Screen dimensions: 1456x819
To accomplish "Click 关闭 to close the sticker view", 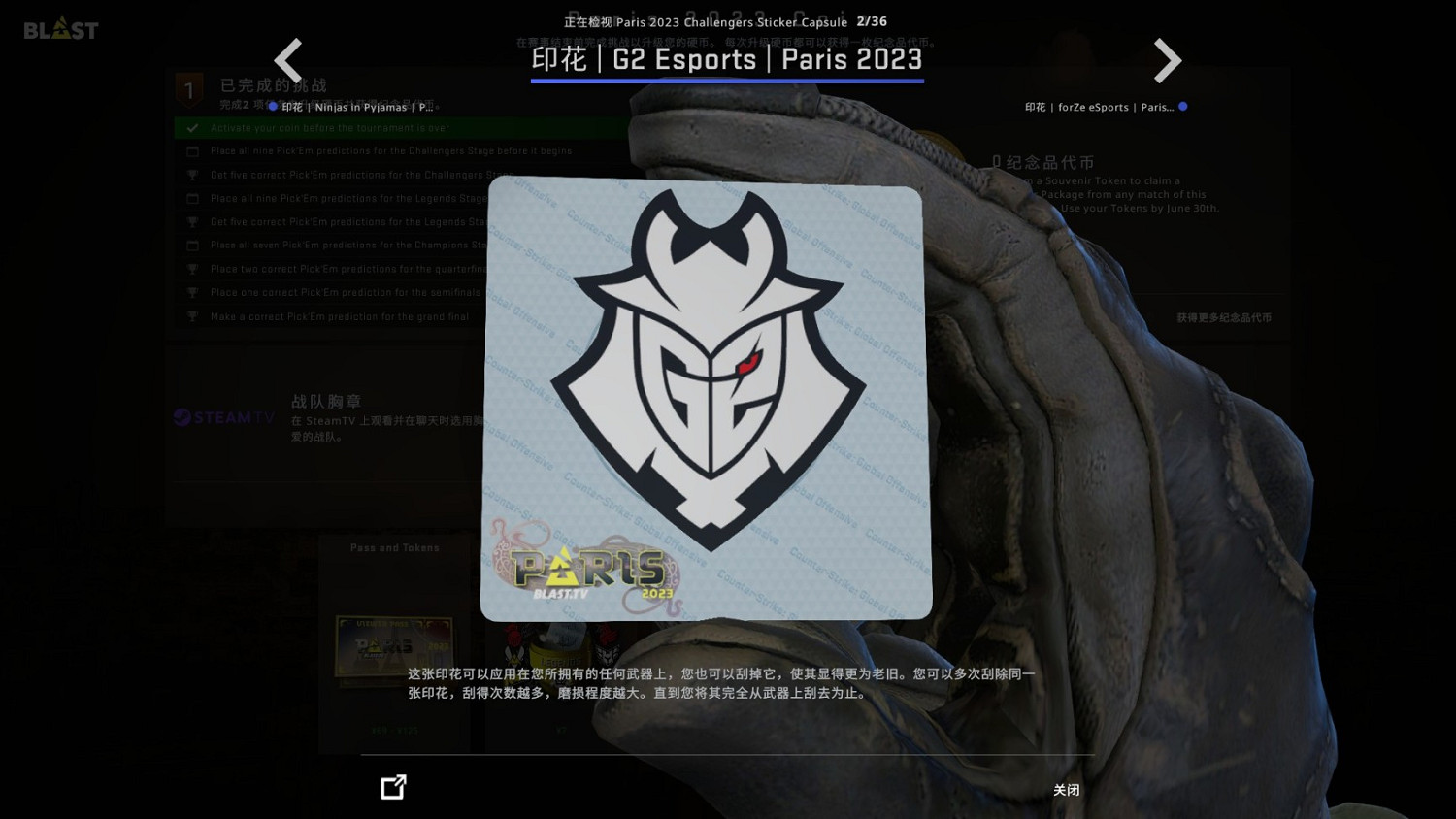I will (1066, 790).
